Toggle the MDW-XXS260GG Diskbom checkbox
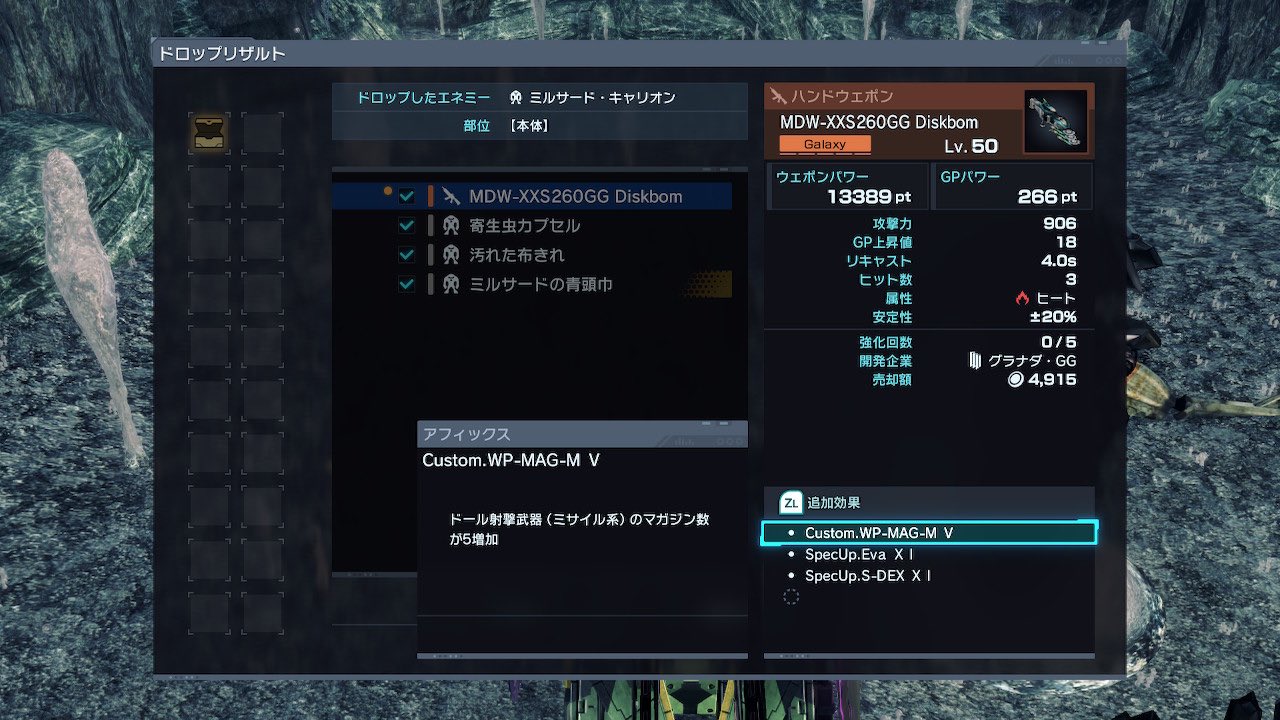Viewport: 1280px width, 720px height. pos(407,196)
